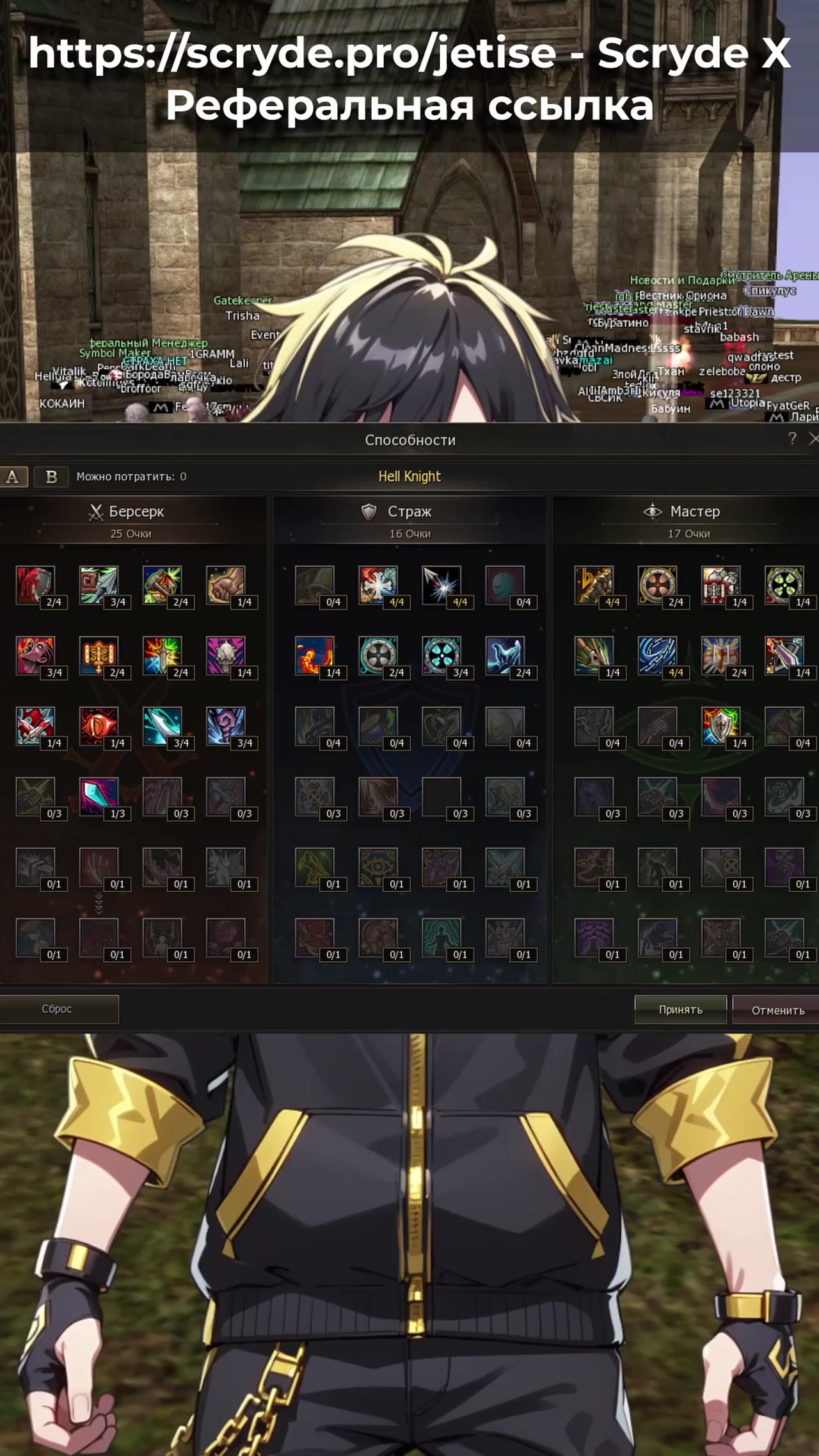Select the cross shield Master ability
The width and height of the screenshot is (819, 1456).
720,726
